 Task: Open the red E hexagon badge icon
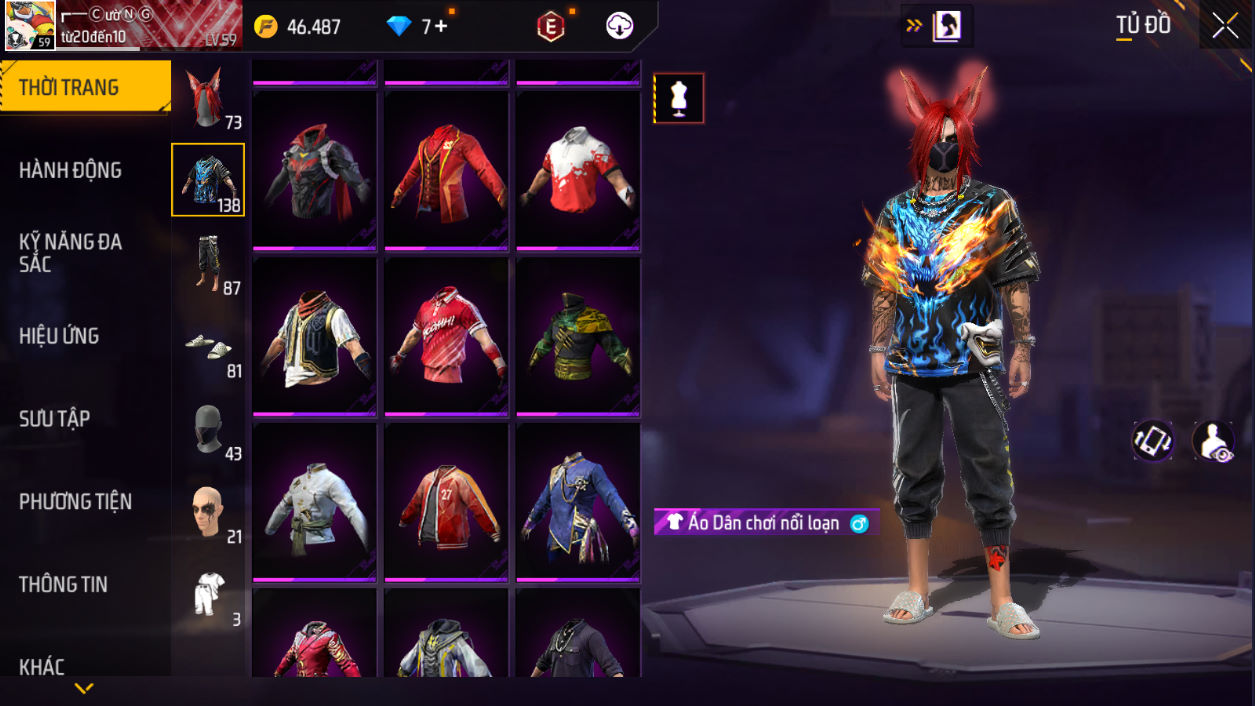(x=550, y=27)
